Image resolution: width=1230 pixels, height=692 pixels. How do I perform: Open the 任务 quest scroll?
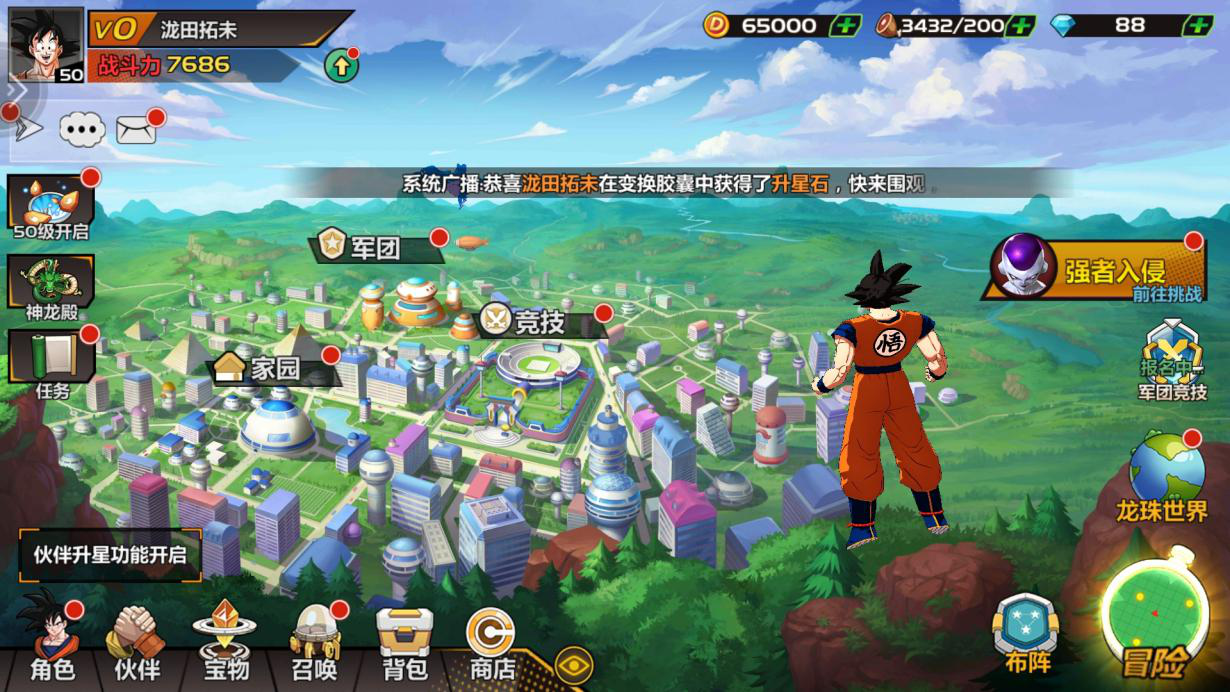click(x=52, y=362)
